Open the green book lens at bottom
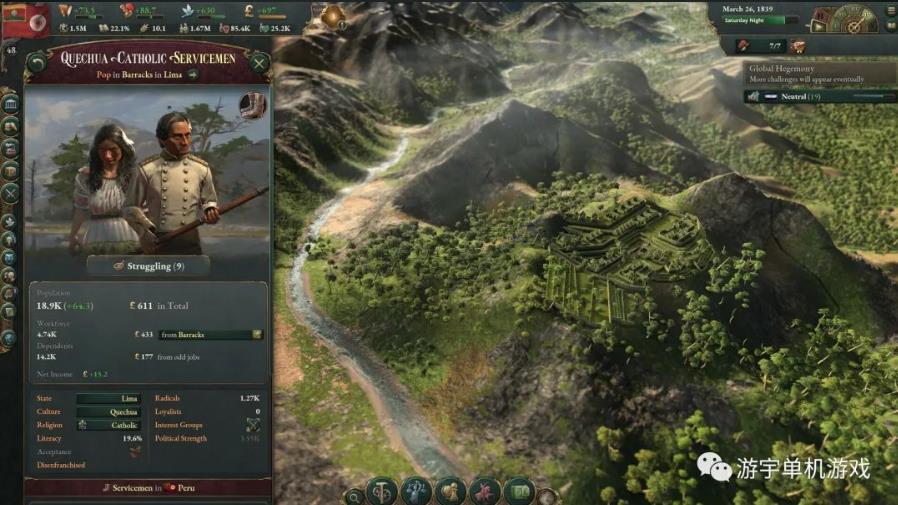 point(518,491)
